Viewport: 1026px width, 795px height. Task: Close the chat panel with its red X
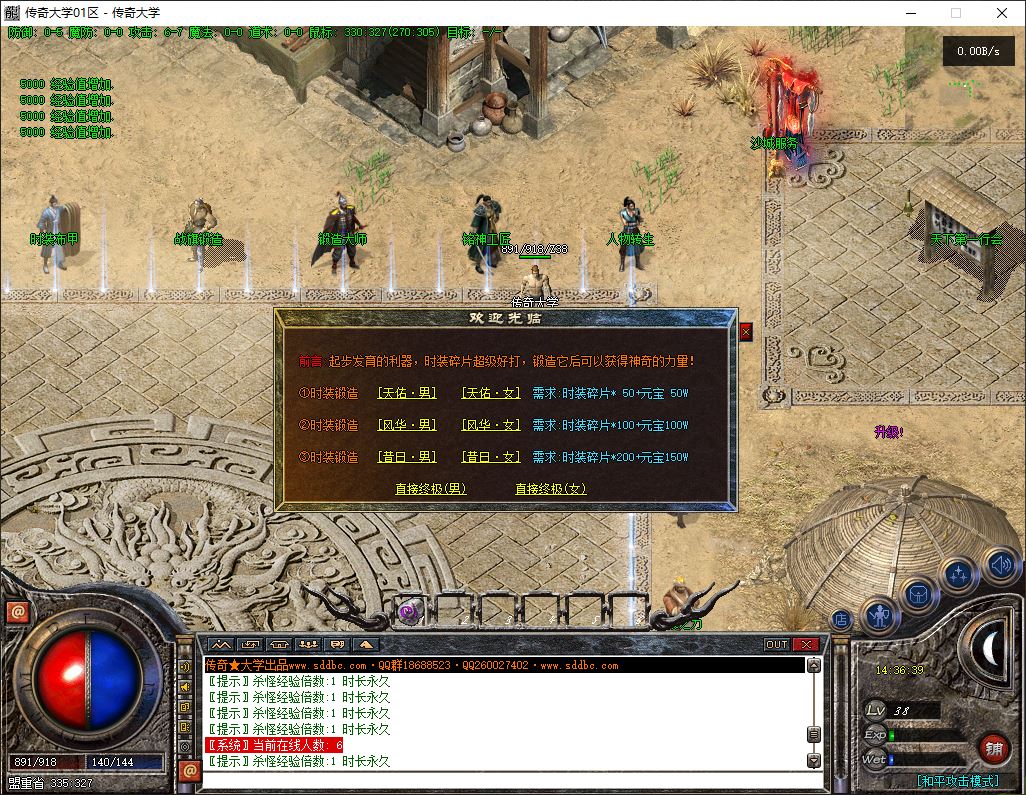tap(806, 645)
